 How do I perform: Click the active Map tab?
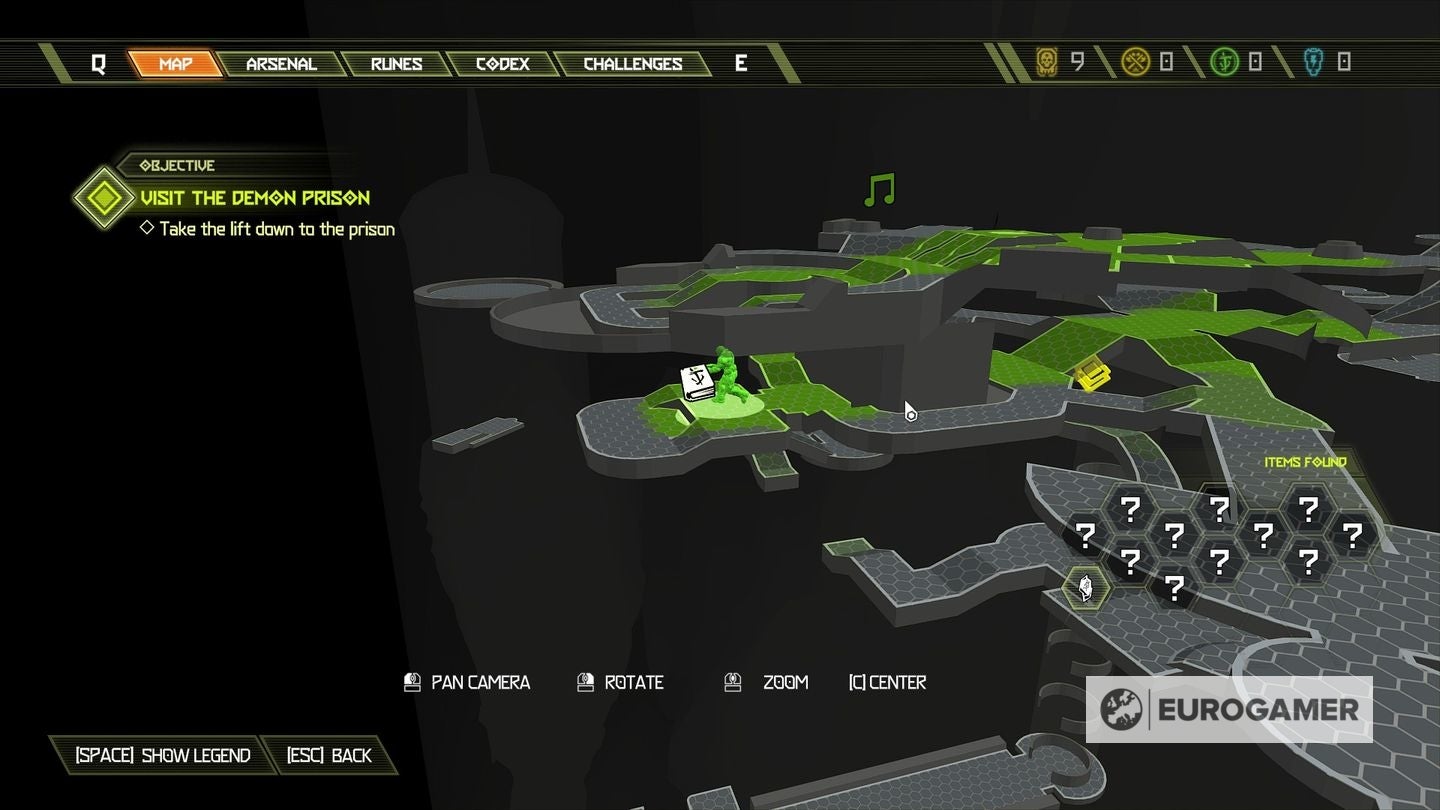click(x=175, y=64)
